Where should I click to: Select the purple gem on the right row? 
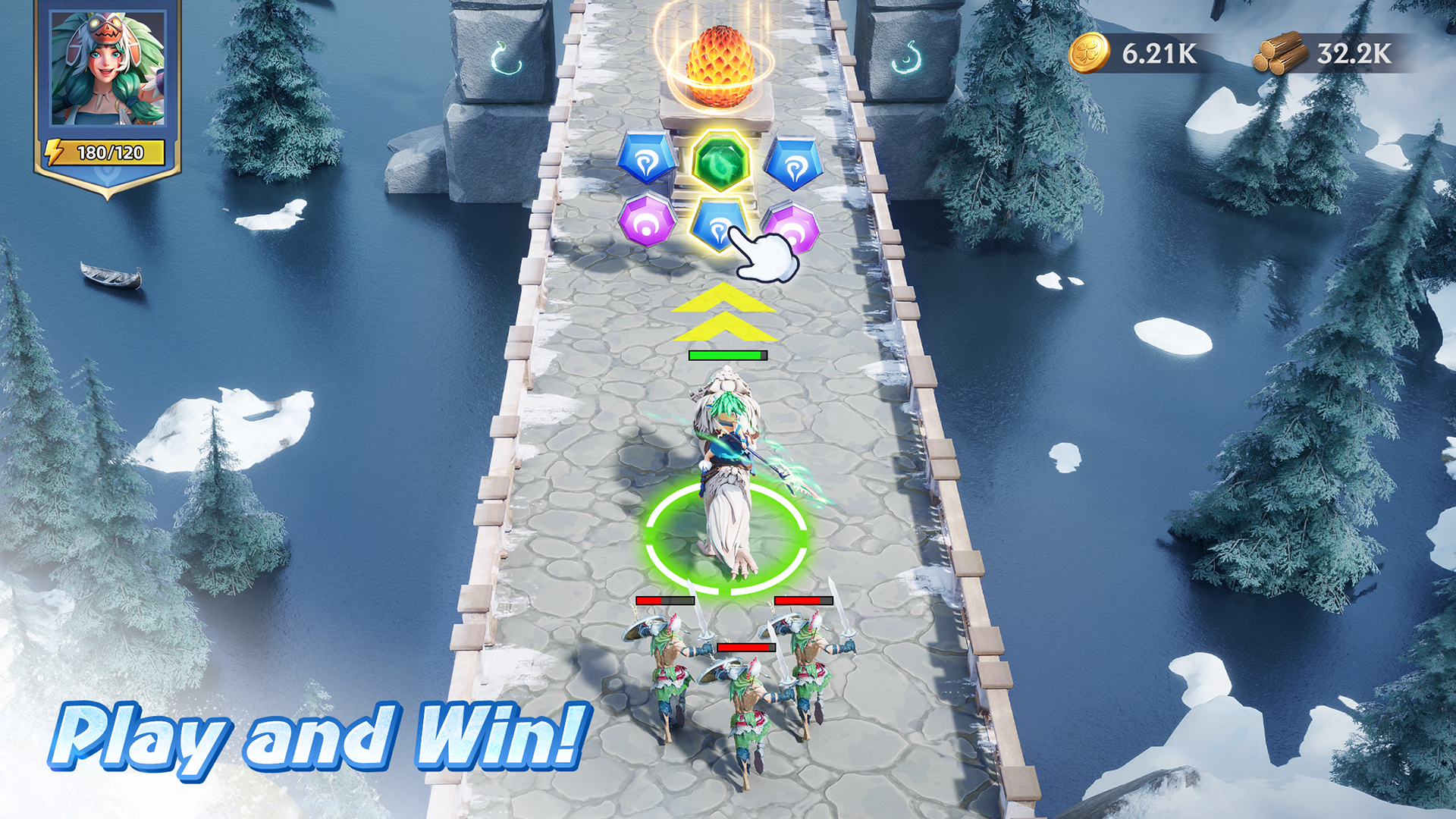792,227
